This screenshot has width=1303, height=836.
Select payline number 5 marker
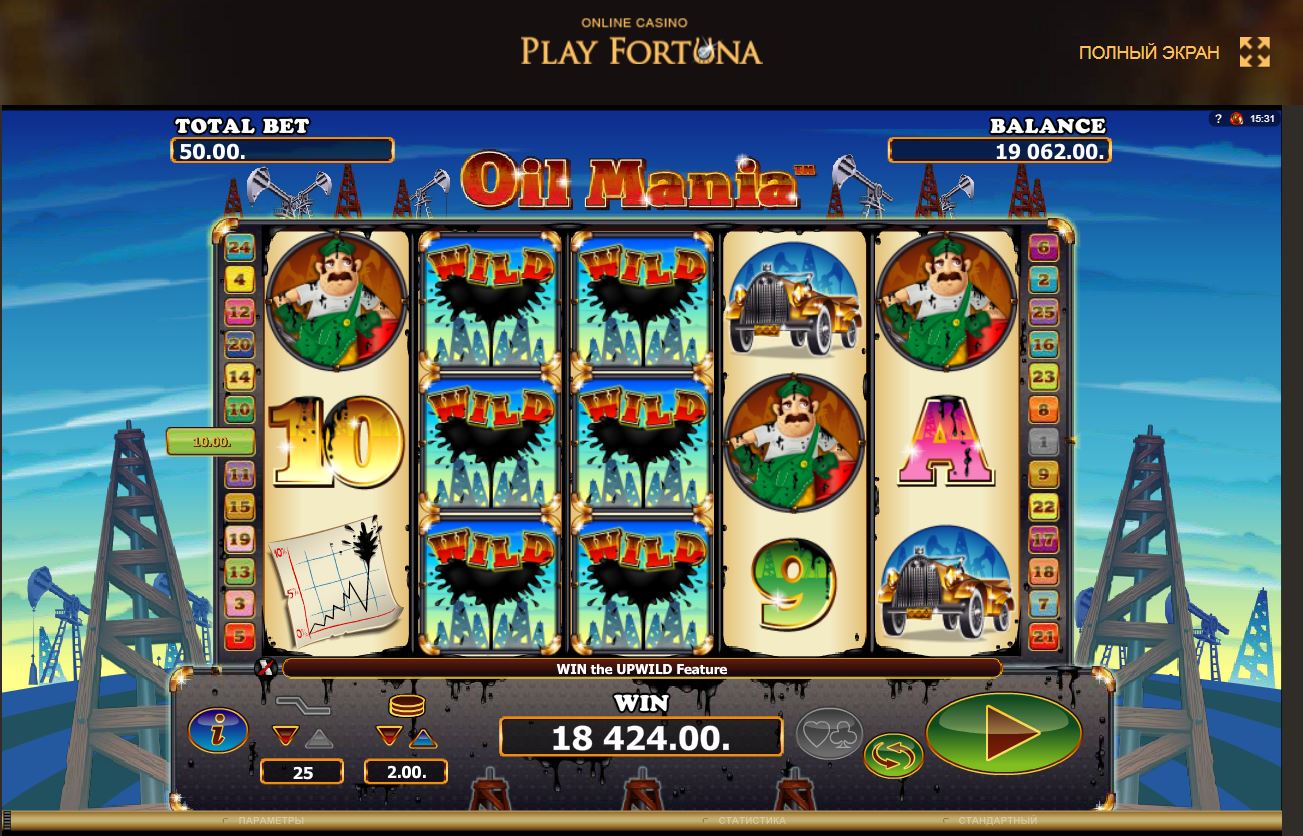pos(240,635)
